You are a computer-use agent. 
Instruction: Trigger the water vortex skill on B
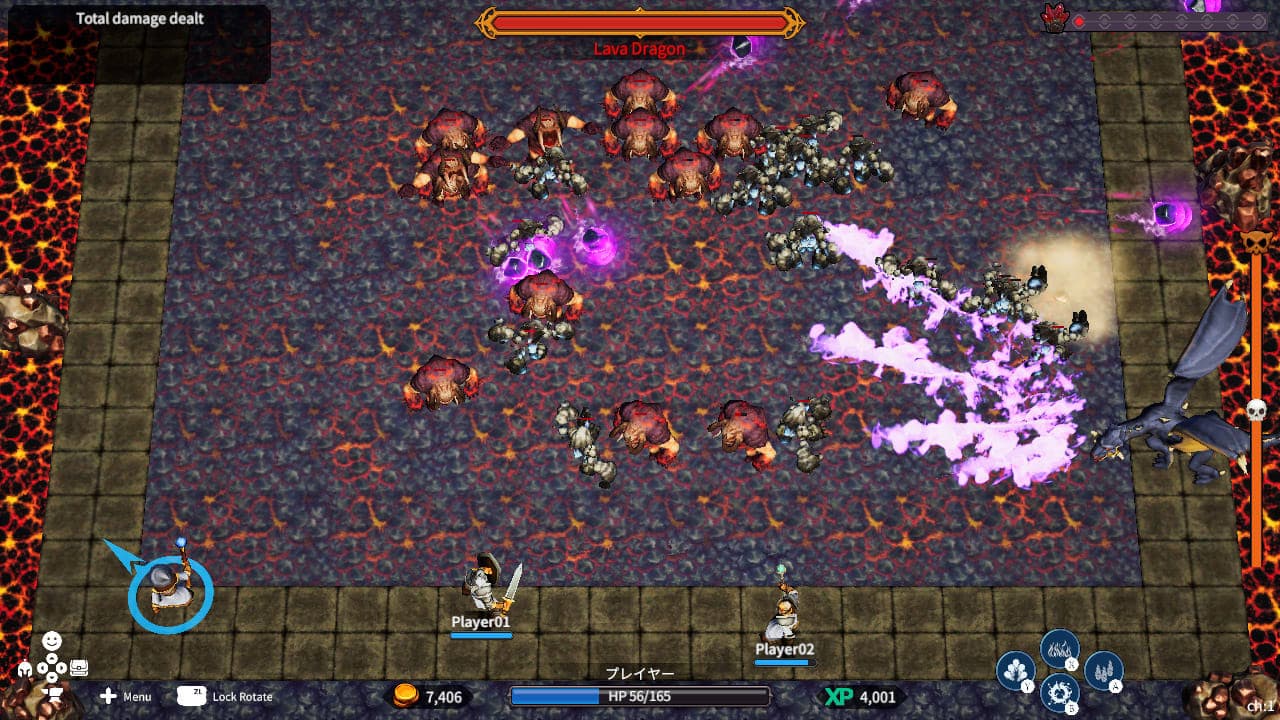pyautogui.click(x=1058, y=692)
